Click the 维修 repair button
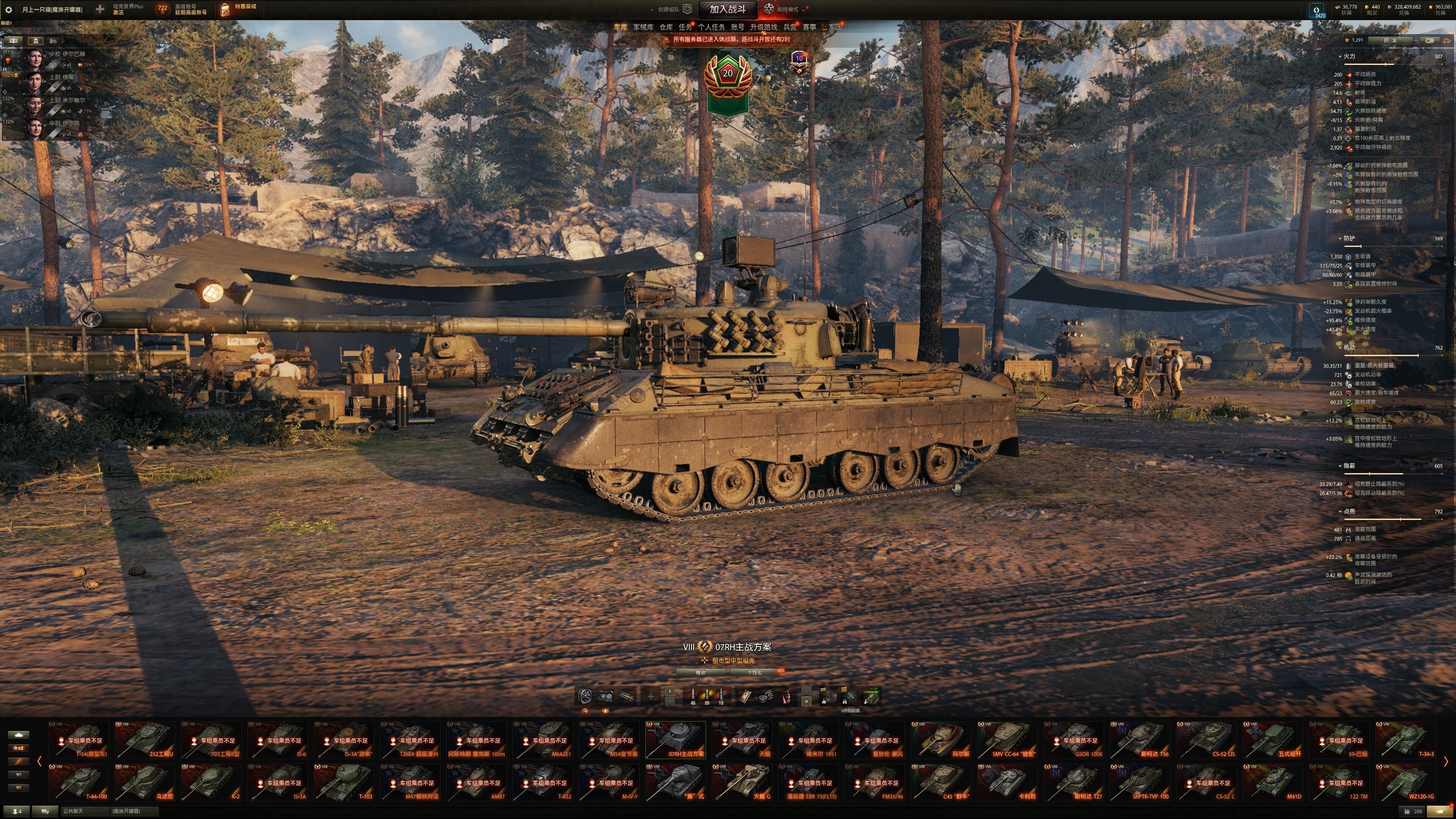This screenshot has width=1456, height=819. [700, 673]
